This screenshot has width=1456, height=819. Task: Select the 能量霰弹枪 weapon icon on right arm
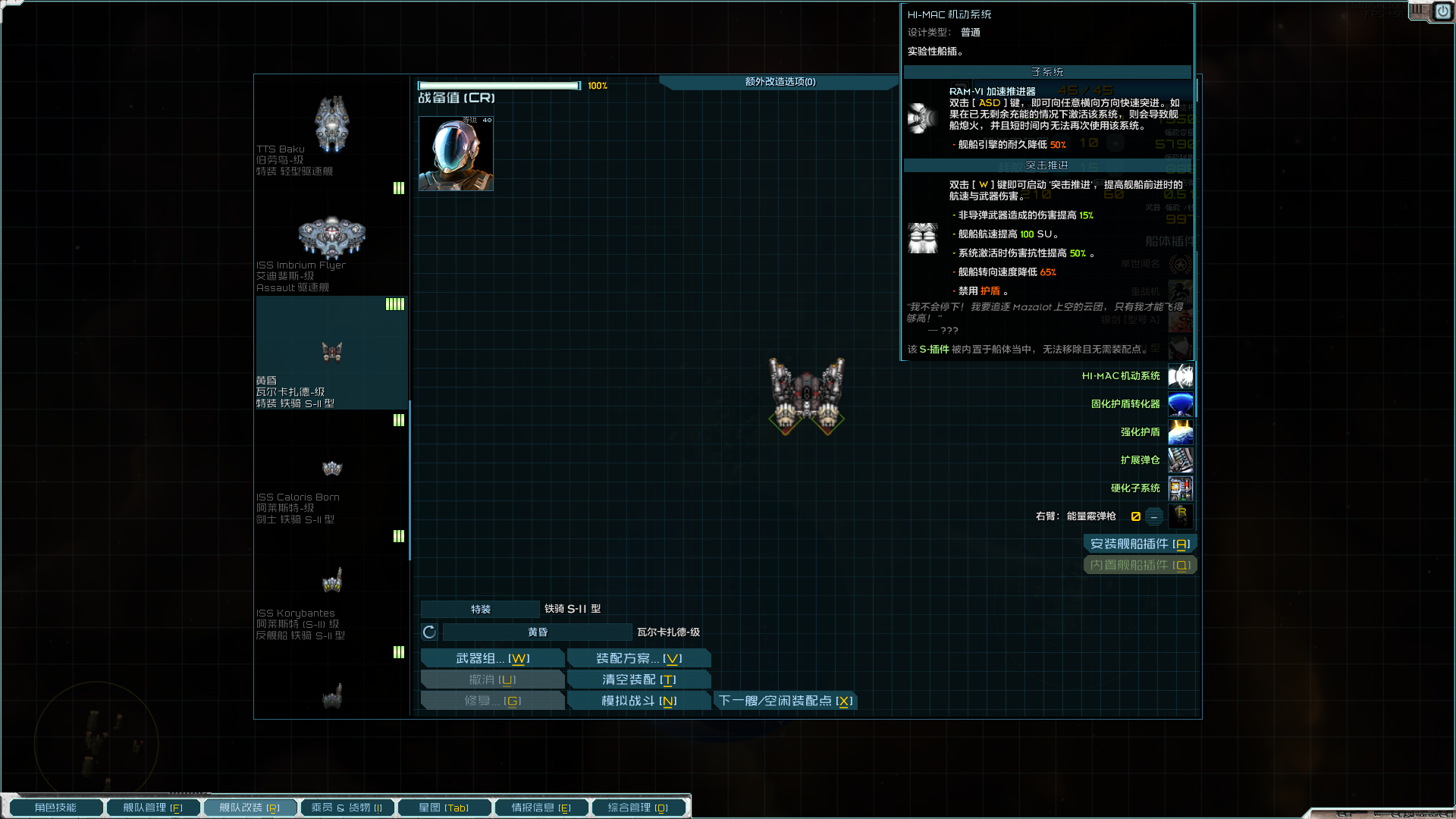1181,516
